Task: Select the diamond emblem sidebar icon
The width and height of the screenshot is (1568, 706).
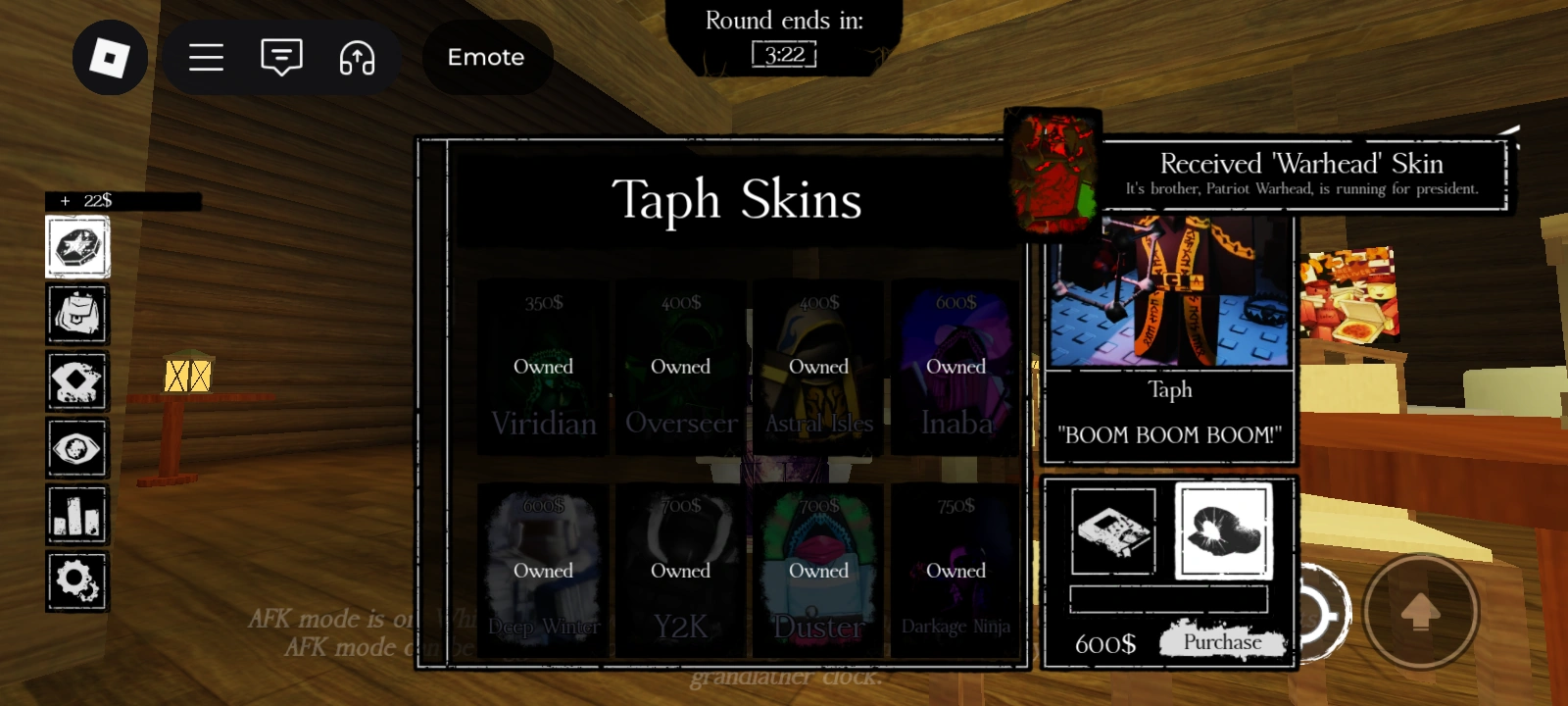Action: pos(77,381)
